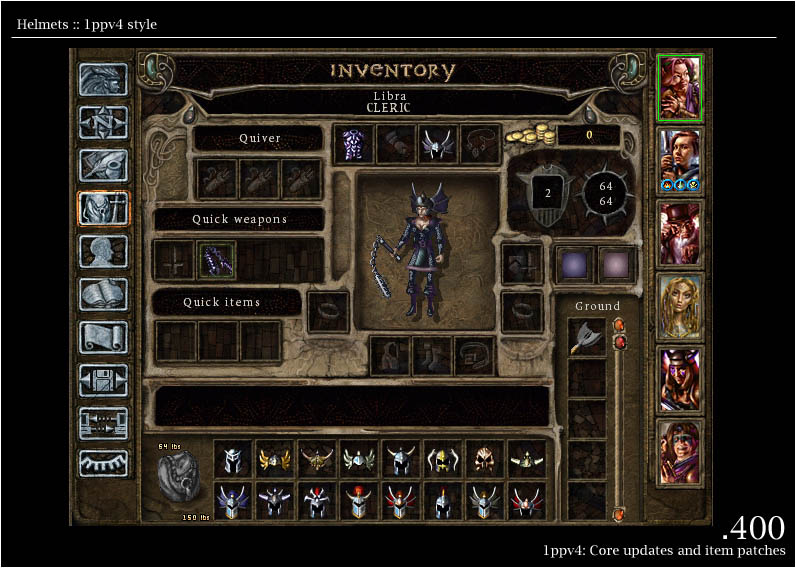Screen dimensions: 796x568
Task: Choose the blonde elf party portrait
Action: (x=680, y=306)
